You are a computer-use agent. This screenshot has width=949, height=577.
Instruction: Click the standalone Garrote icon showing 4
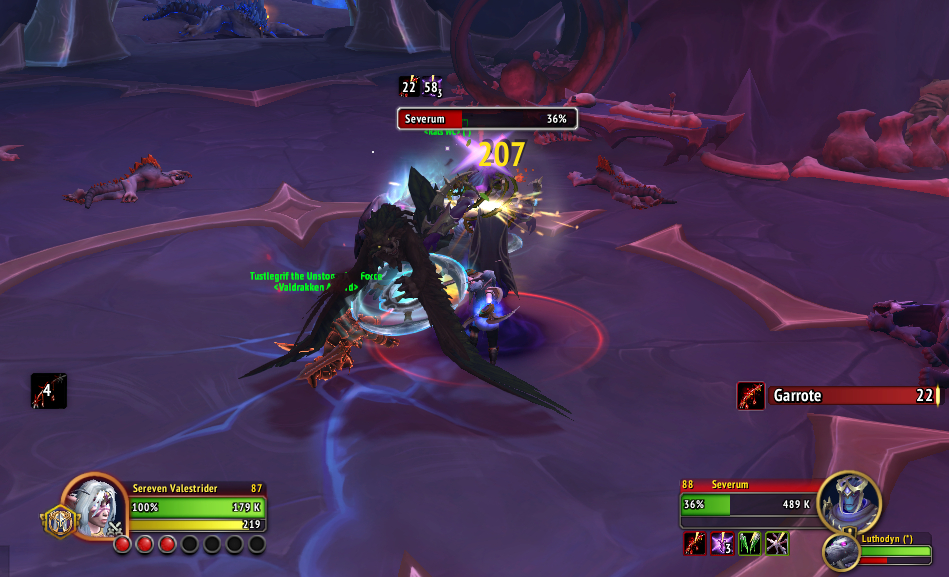(48, 391)
